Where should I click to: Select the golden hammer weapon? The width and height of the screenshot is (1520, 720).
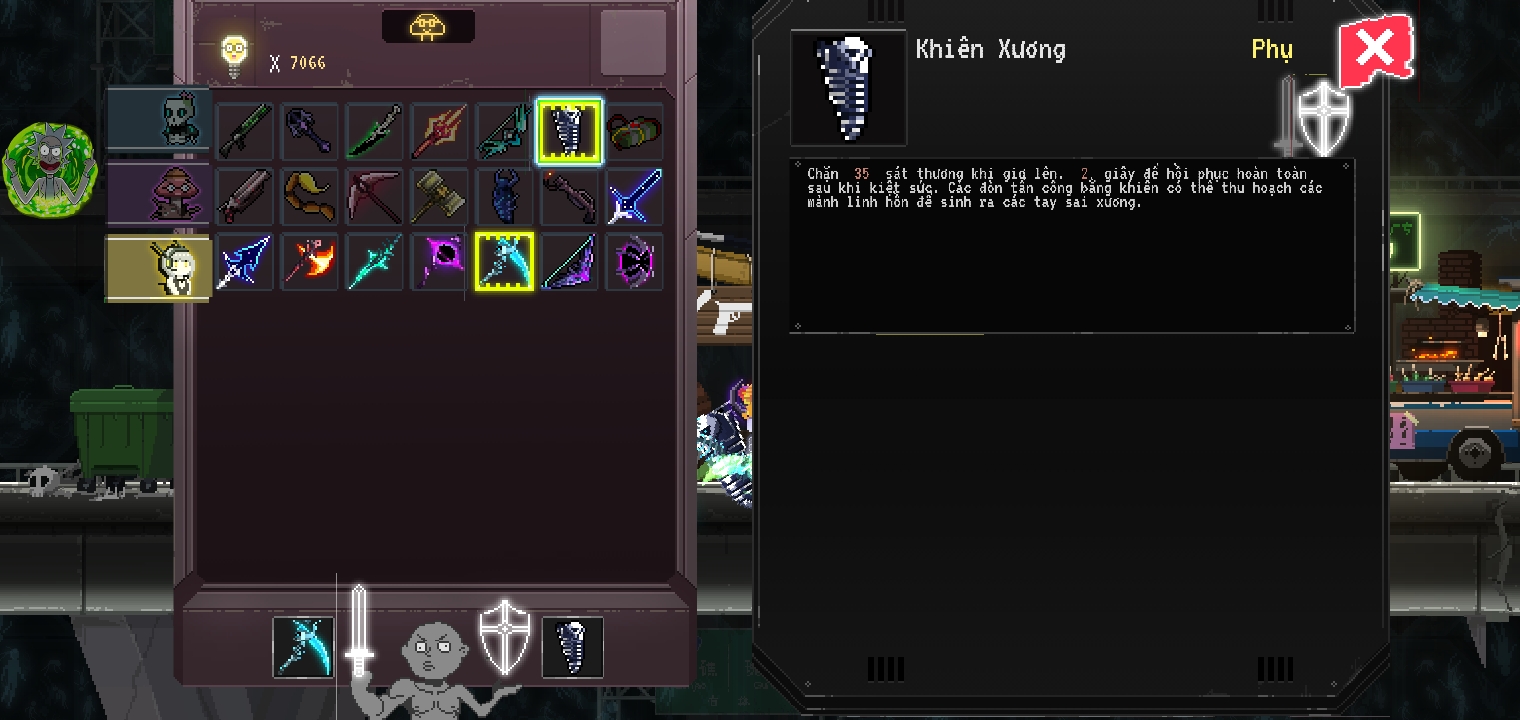coord(439,196)
